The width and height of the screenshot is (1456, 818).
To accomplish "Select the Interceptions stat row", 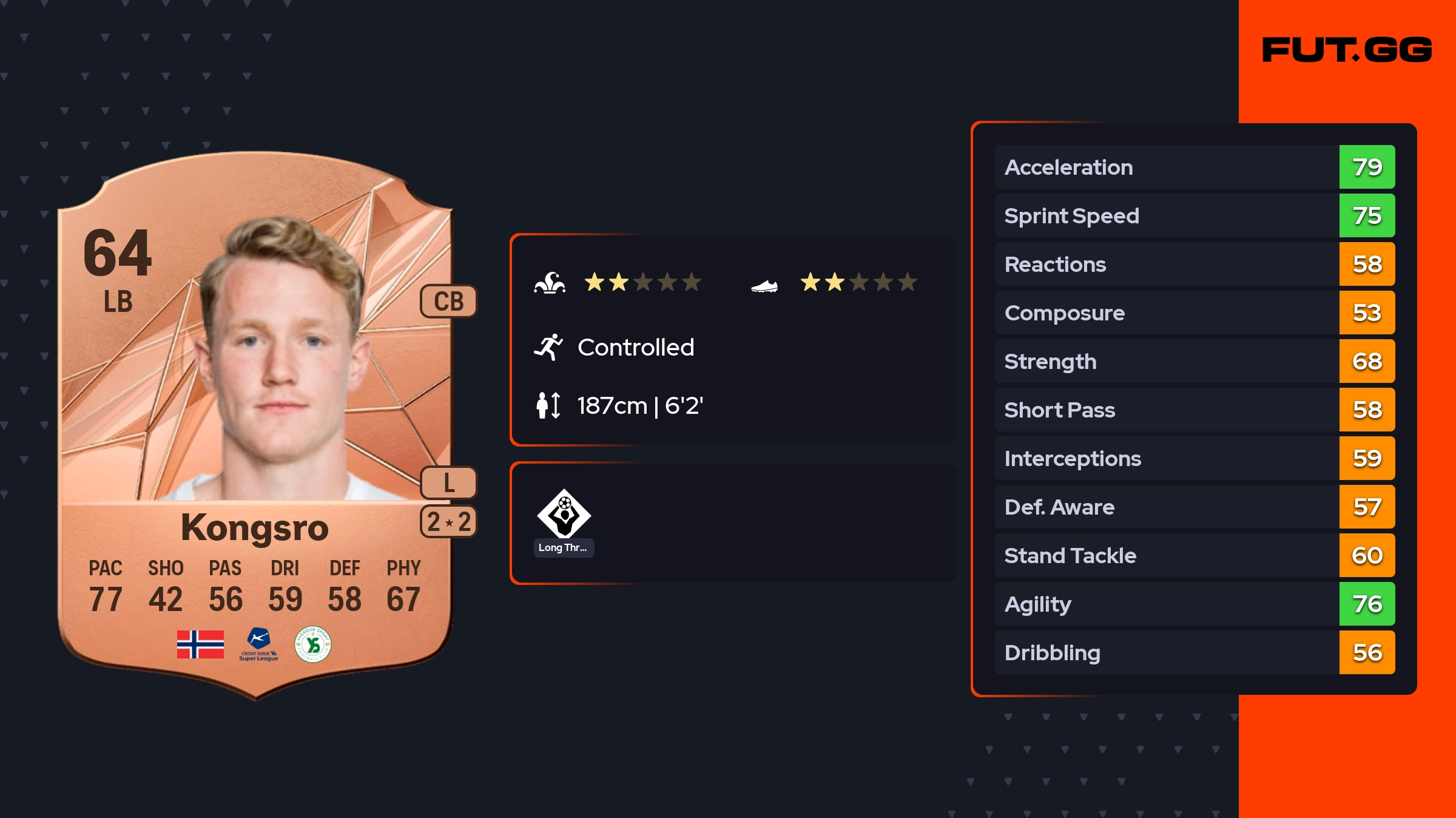I will [1194, 458].
